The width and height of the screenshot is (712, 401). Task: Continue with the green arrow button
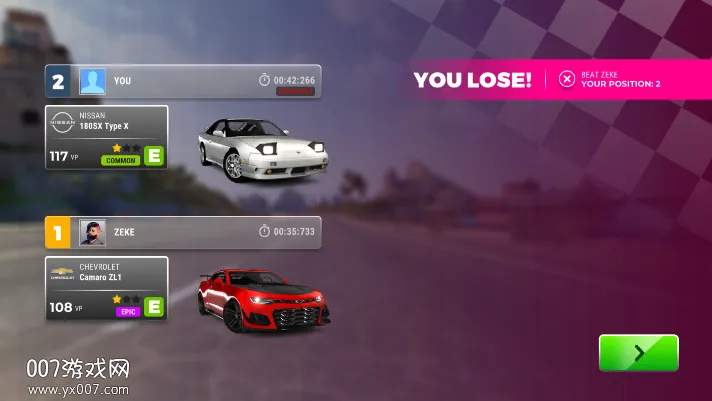[x=638, y=353]
